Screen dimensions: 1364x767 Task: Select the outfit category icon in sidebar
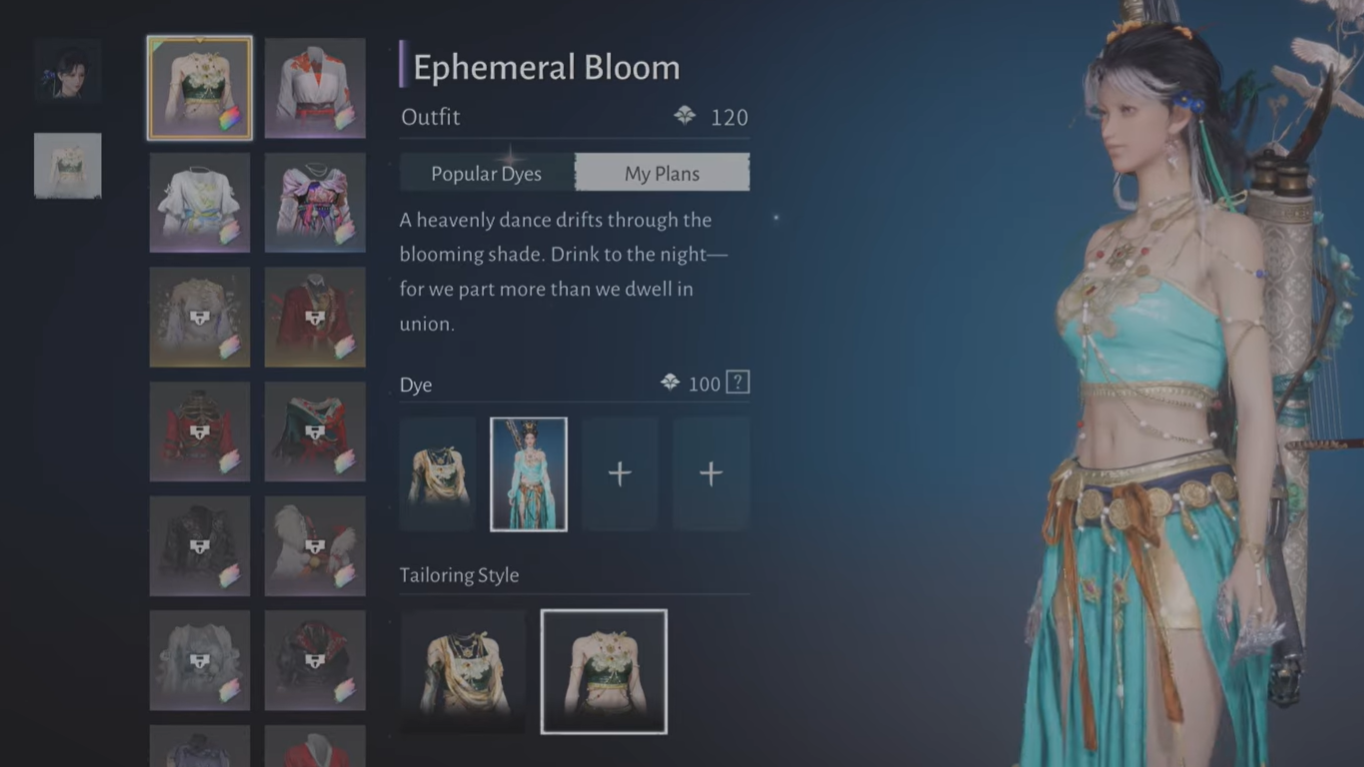68,166
